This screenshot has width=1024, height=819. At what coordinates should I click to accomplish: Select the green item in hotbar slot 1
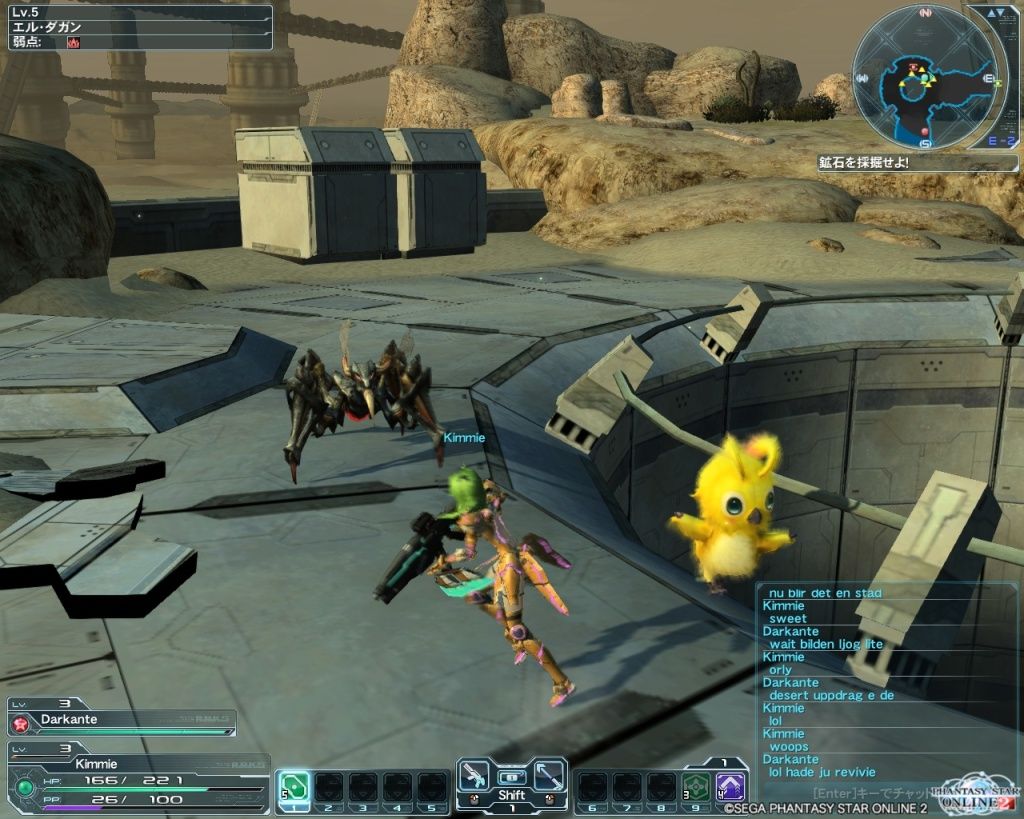click(293, 785)
